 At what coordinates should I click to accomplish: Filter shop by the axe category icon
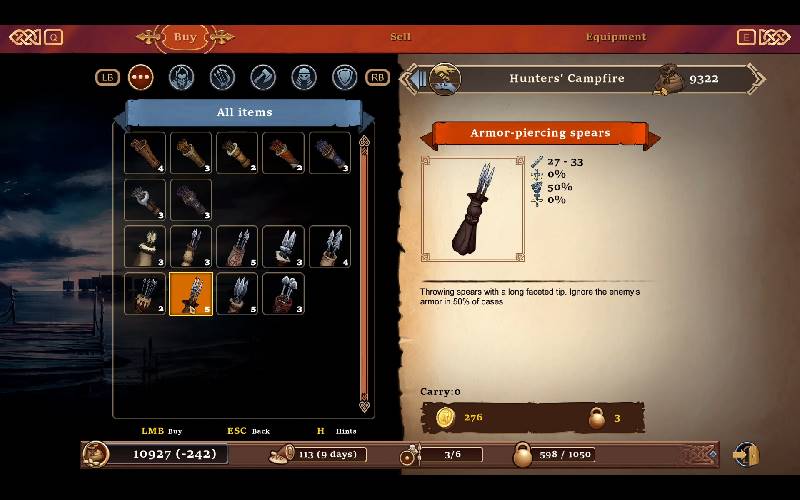[x=263, y=77]
